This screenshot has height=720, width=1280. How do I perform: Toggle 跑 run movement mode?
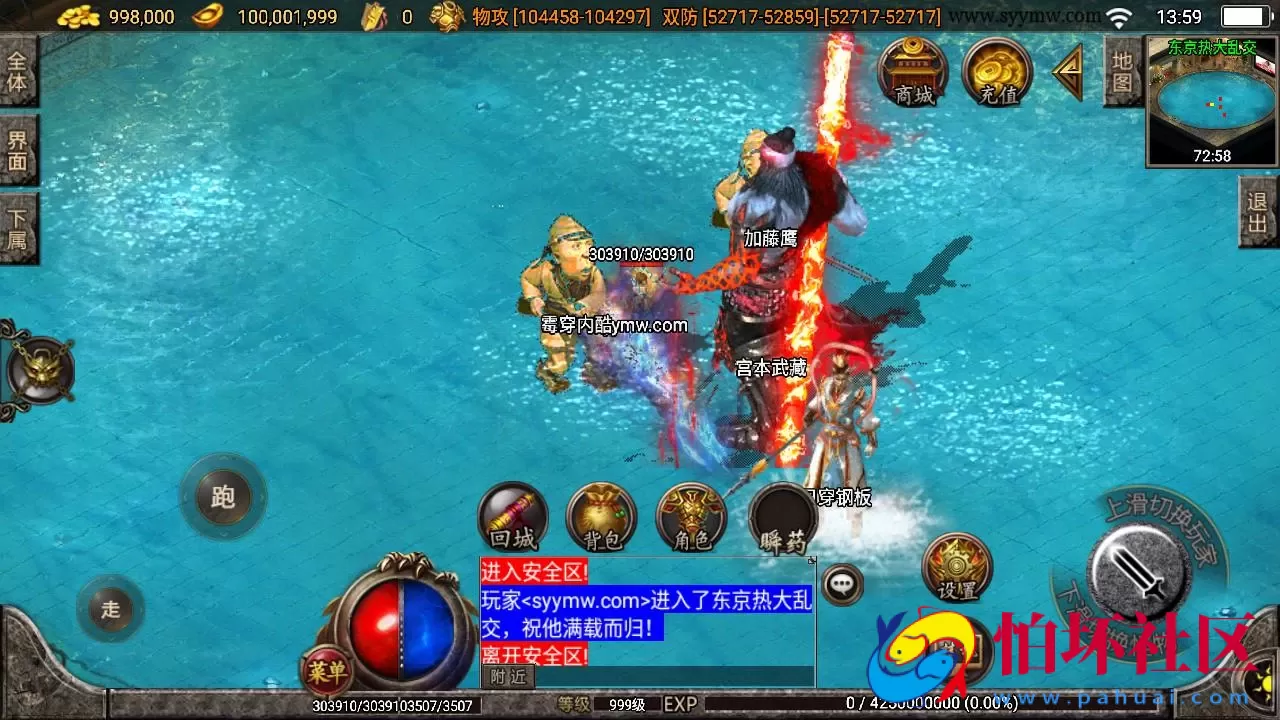tap(222, 498)
